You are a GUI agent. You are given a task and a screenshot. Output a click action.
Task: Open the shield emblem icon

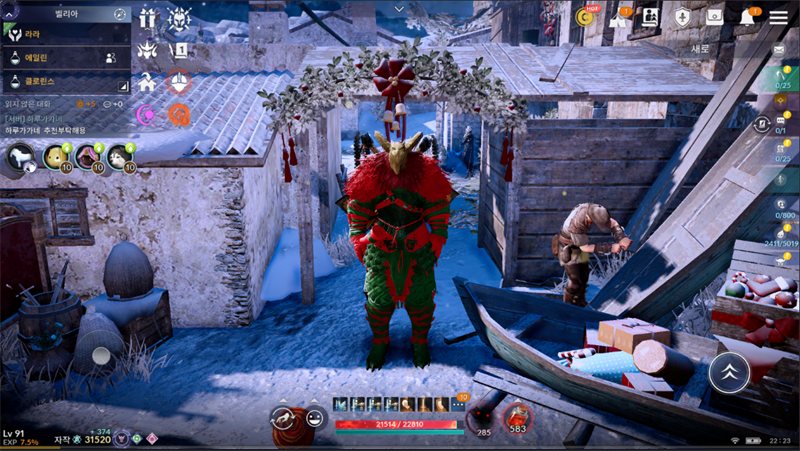(682, 17)
